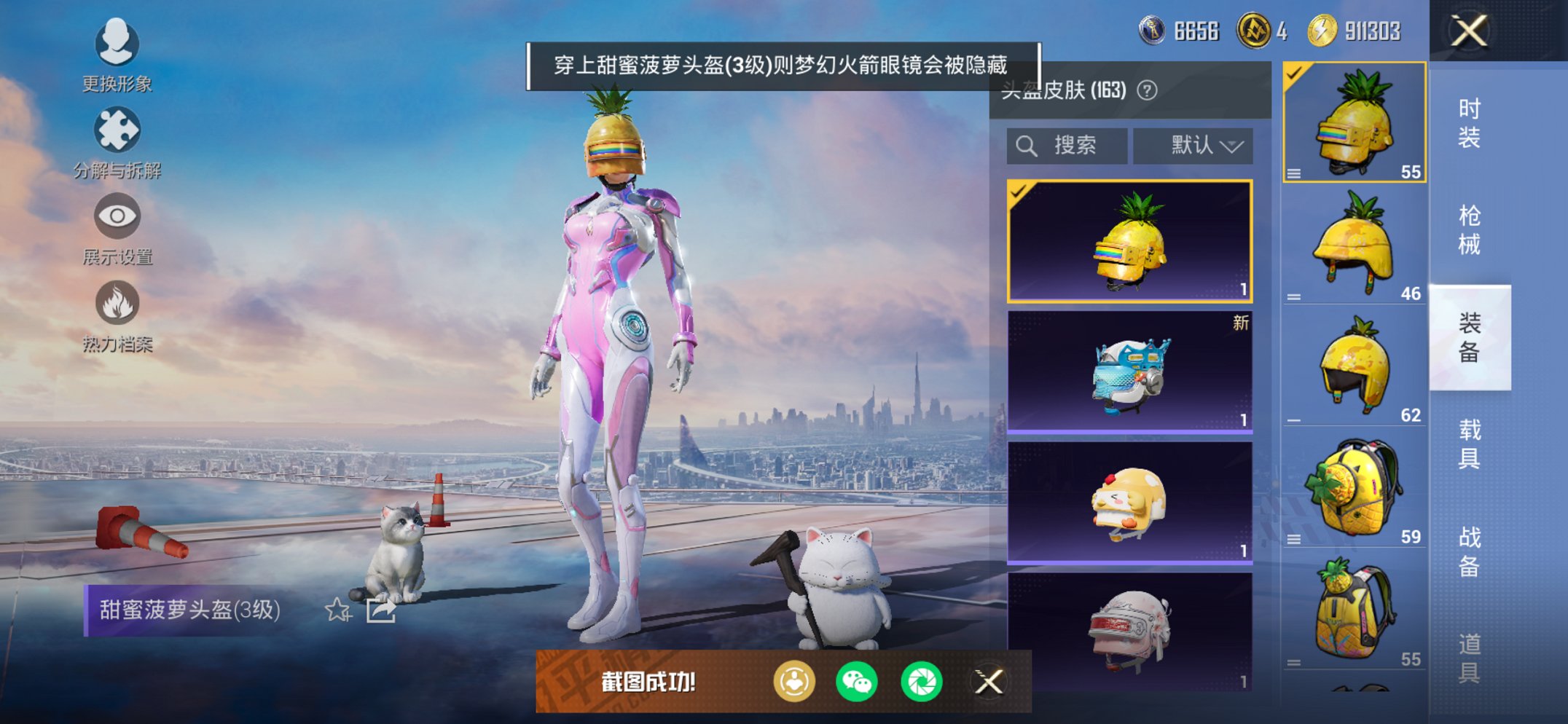Select the 分解与拆解 dismantle icon
This screenshot has height=724, width=1568.
117,130
